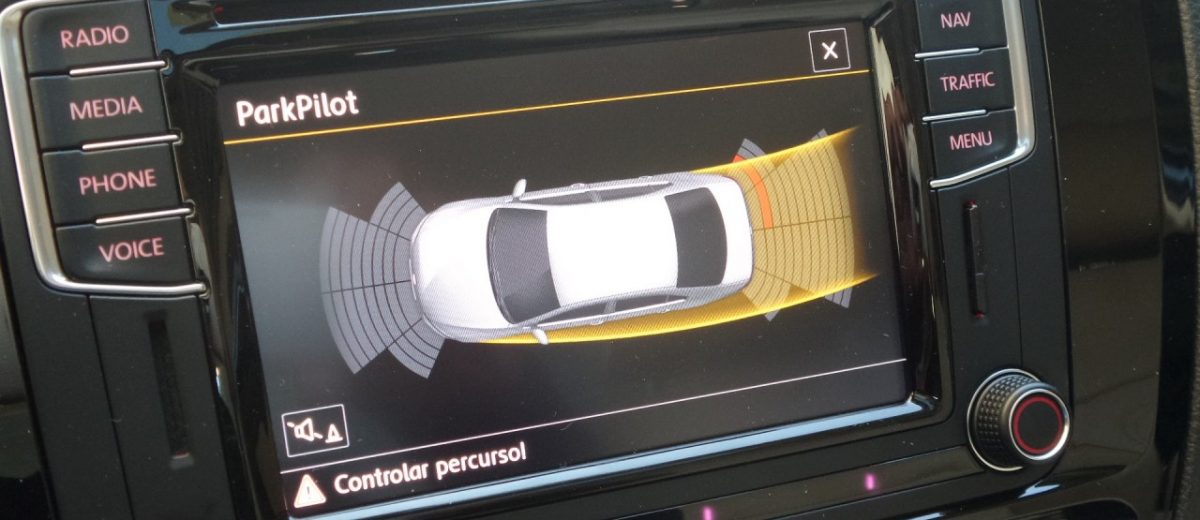Image resolution: width=1200 pixels, height=520 pixels.
Task: Switch to MEDIA source
Action: [x=105, y=108]
